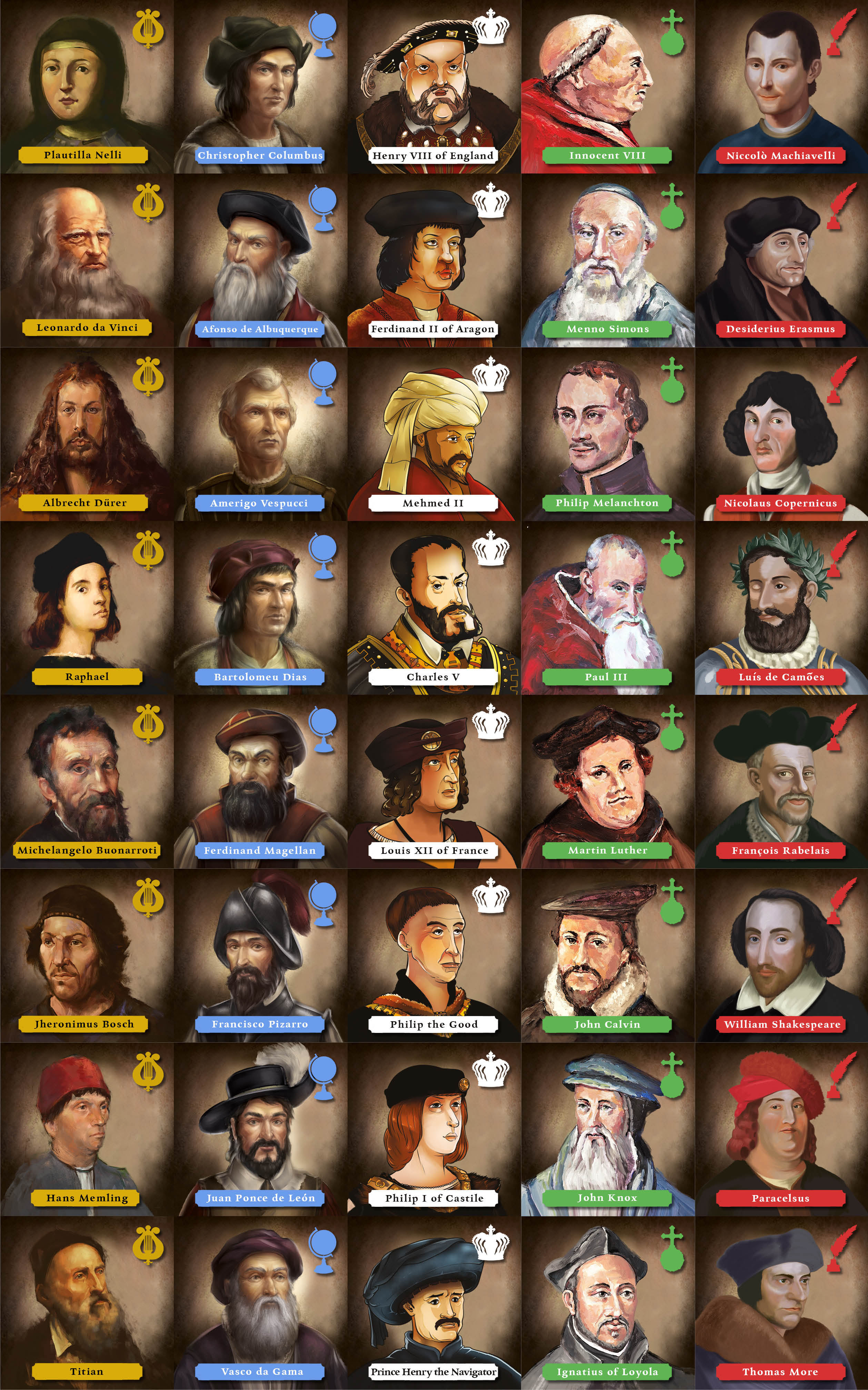Pick the Charles V card
The width and height of the screenshot is (868, 1390).
pyautogui.click(x=434, y=608)
